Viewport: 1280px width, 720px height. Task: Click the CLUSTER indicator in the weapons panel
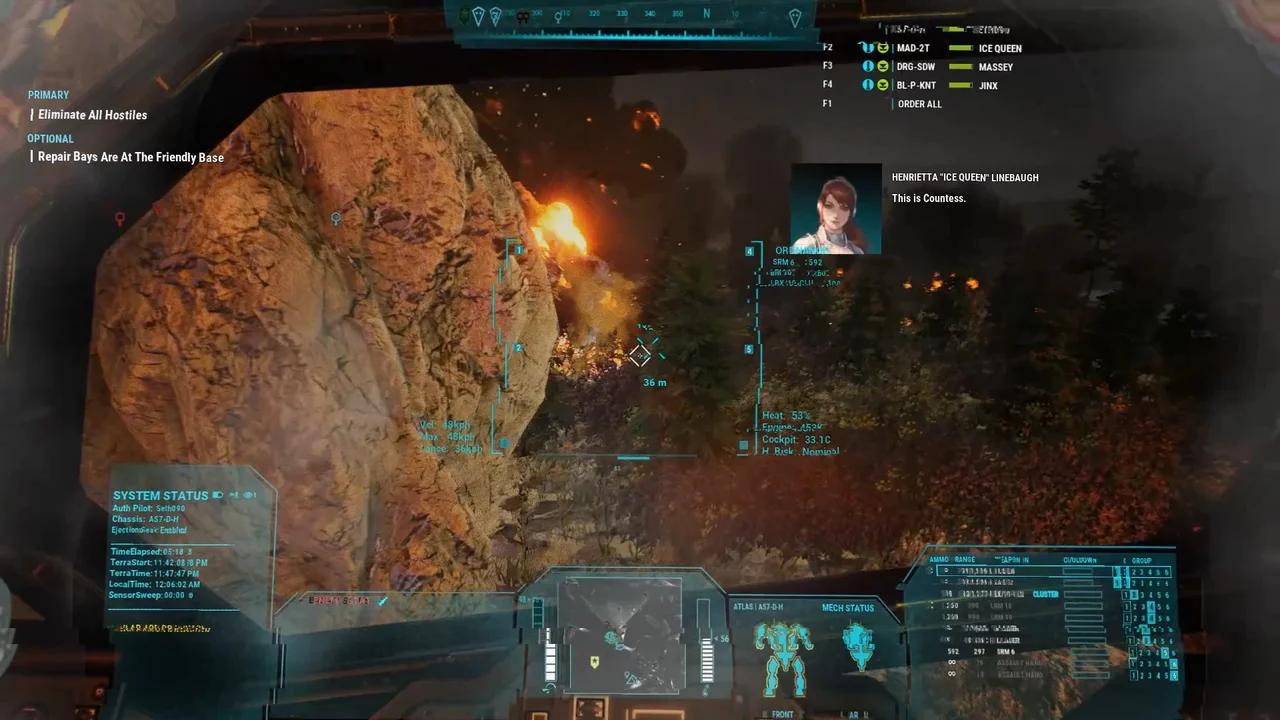[1046, 594]
